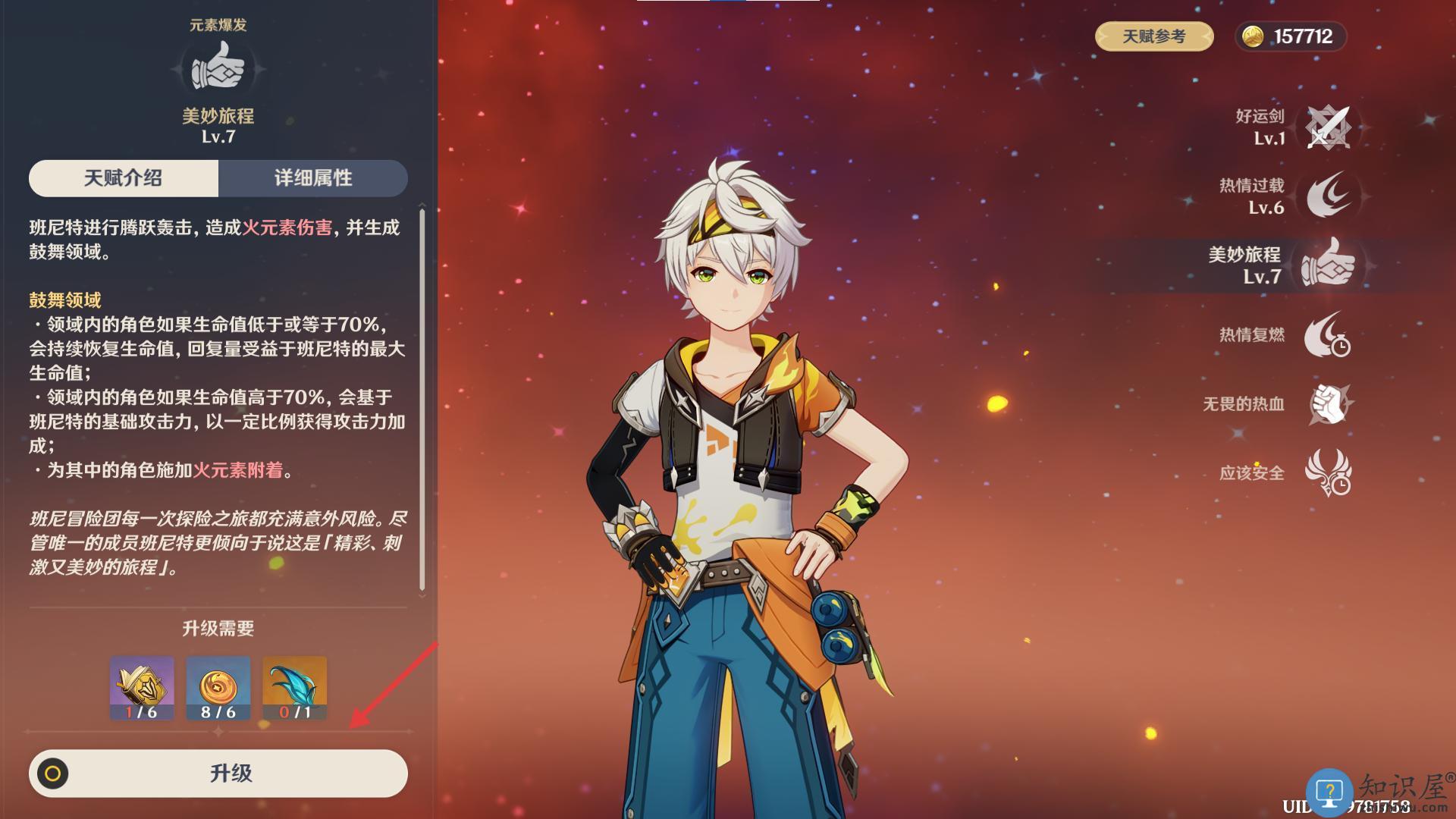
Task: Open the 天赋参考 talent reference
Action: (1153, 36)
